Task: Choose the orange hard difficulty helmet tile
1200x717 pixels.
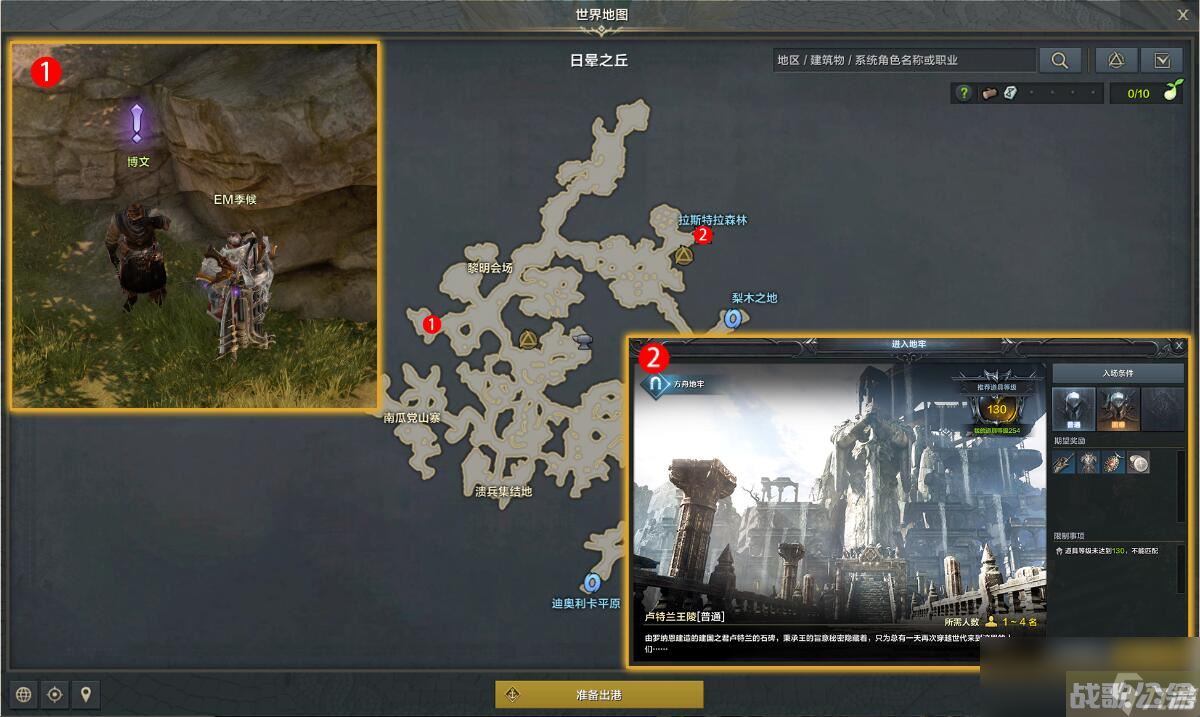Action: (x=1117, y=408)
